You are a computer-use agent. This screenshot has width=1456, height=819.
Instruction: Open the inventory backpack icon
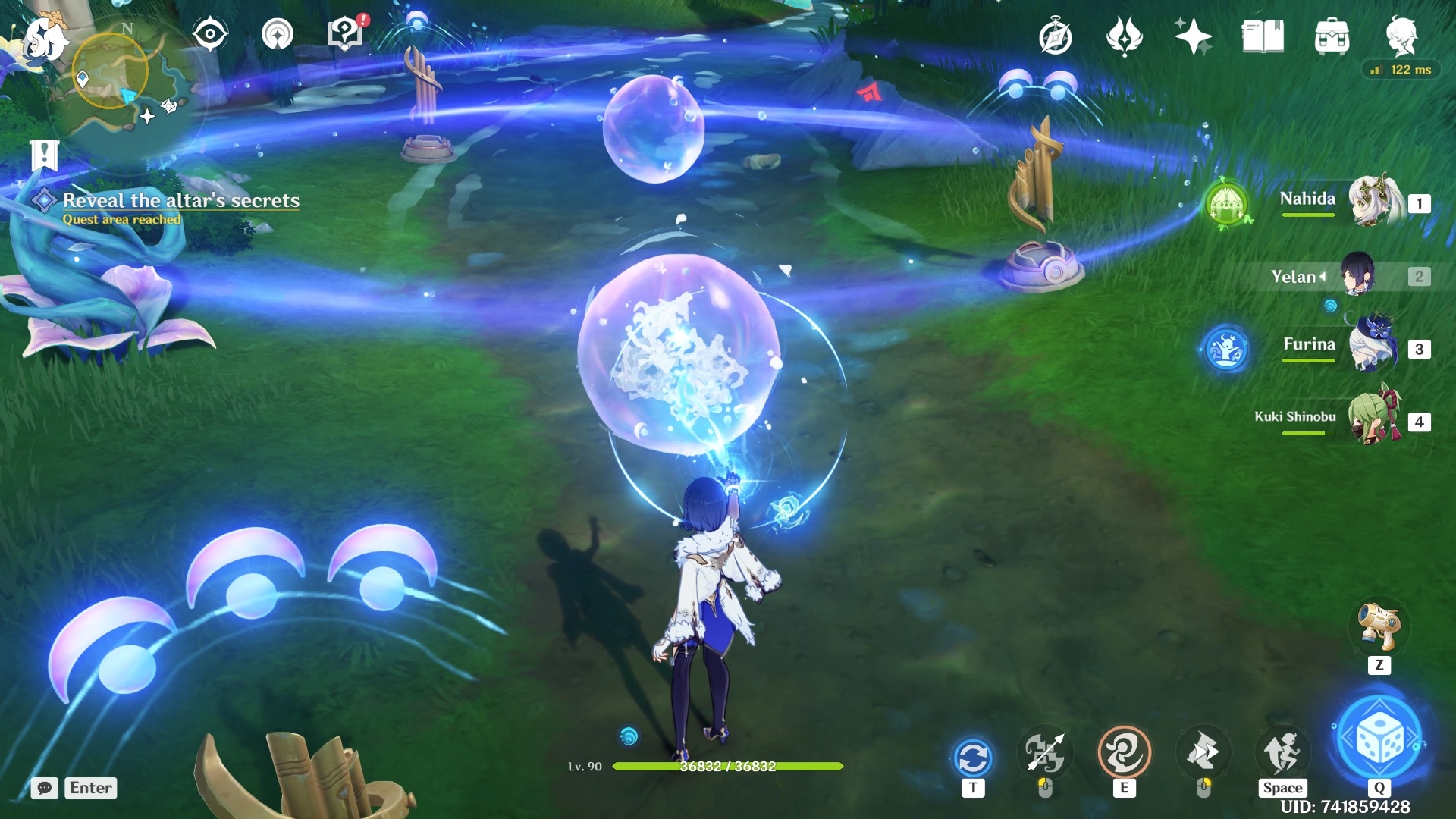point(1332,36)
